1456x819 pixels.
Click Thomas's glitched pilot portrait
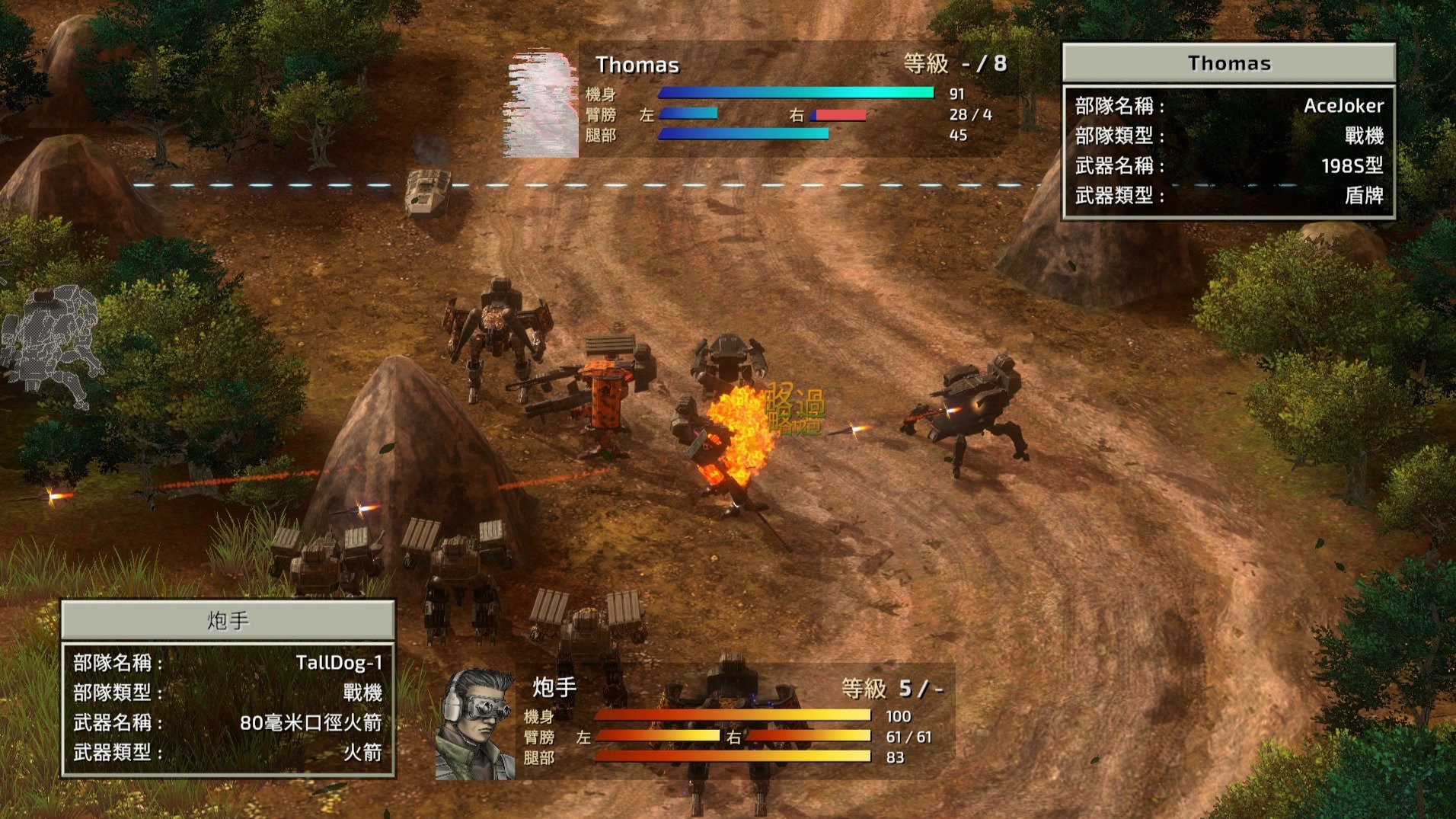tap(541, 104)
